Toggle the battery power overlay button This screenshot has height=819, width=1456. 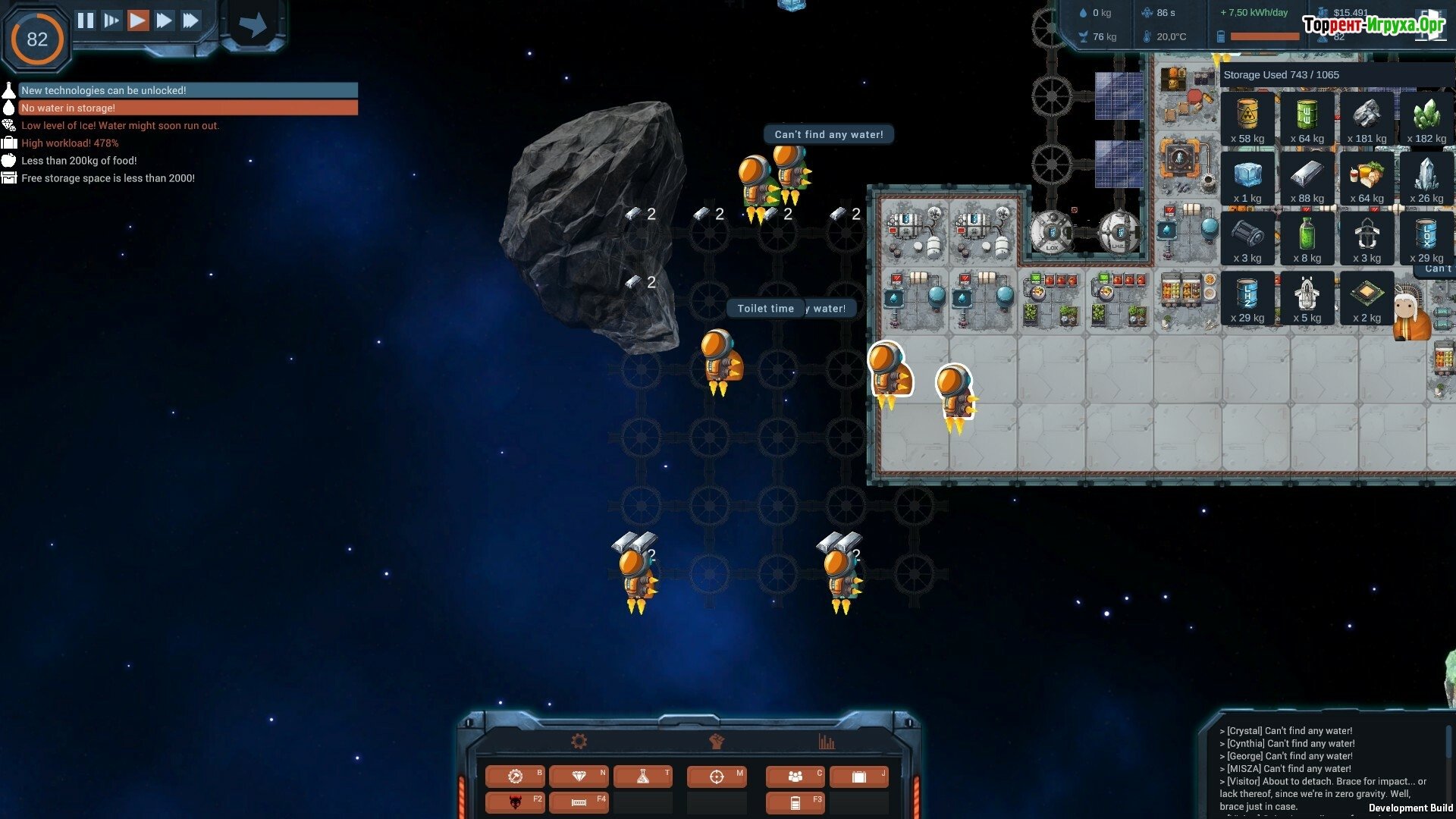click(x=795, y=802)
